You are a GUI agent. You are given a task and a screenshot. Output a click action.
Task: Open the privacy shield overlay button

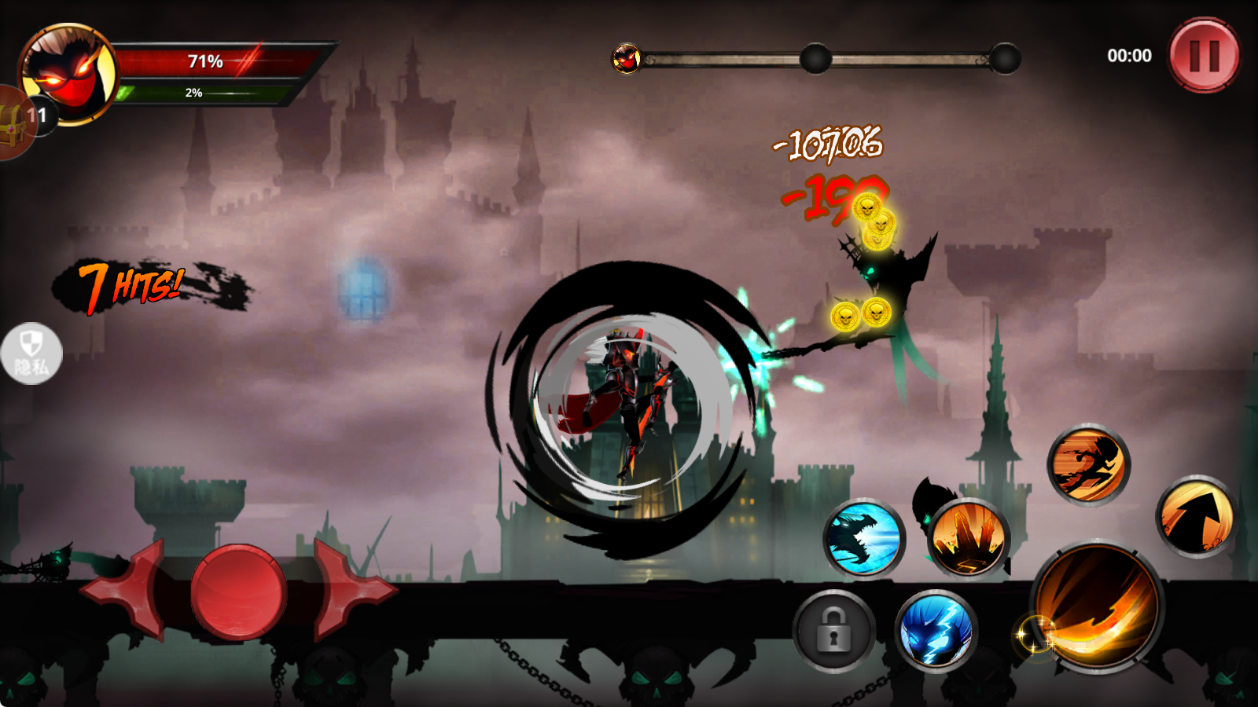pyautogui.click(x=31, y=353)
